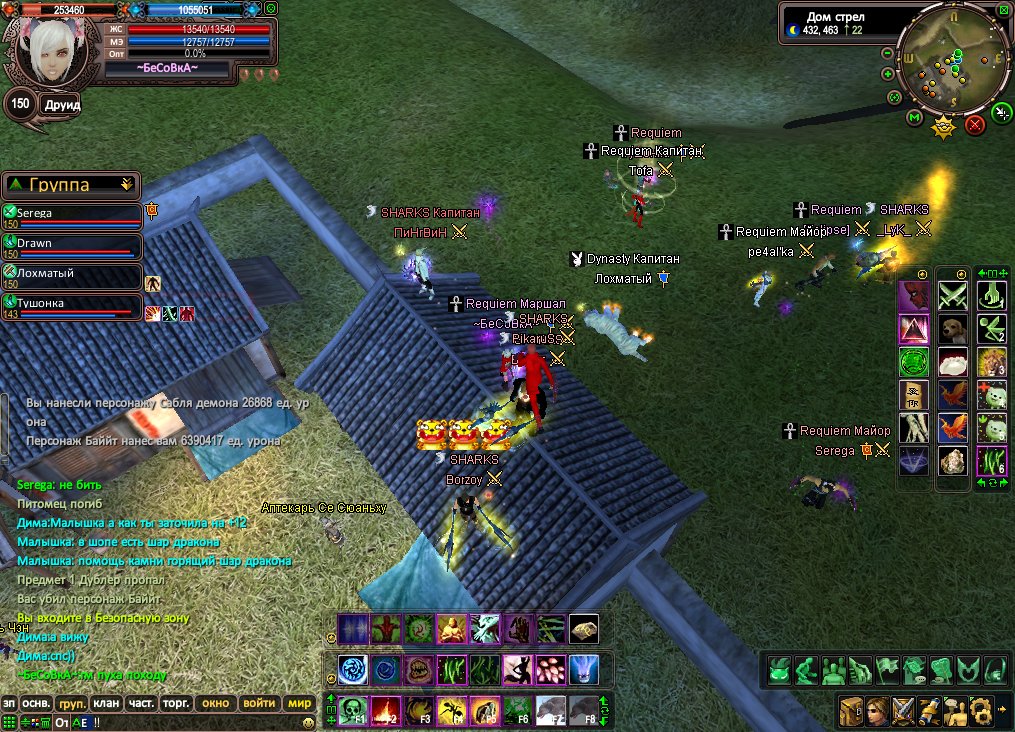Open the world map with the green M button
The height and width of the screenshot is (732, 1015).
click(914, 117)
